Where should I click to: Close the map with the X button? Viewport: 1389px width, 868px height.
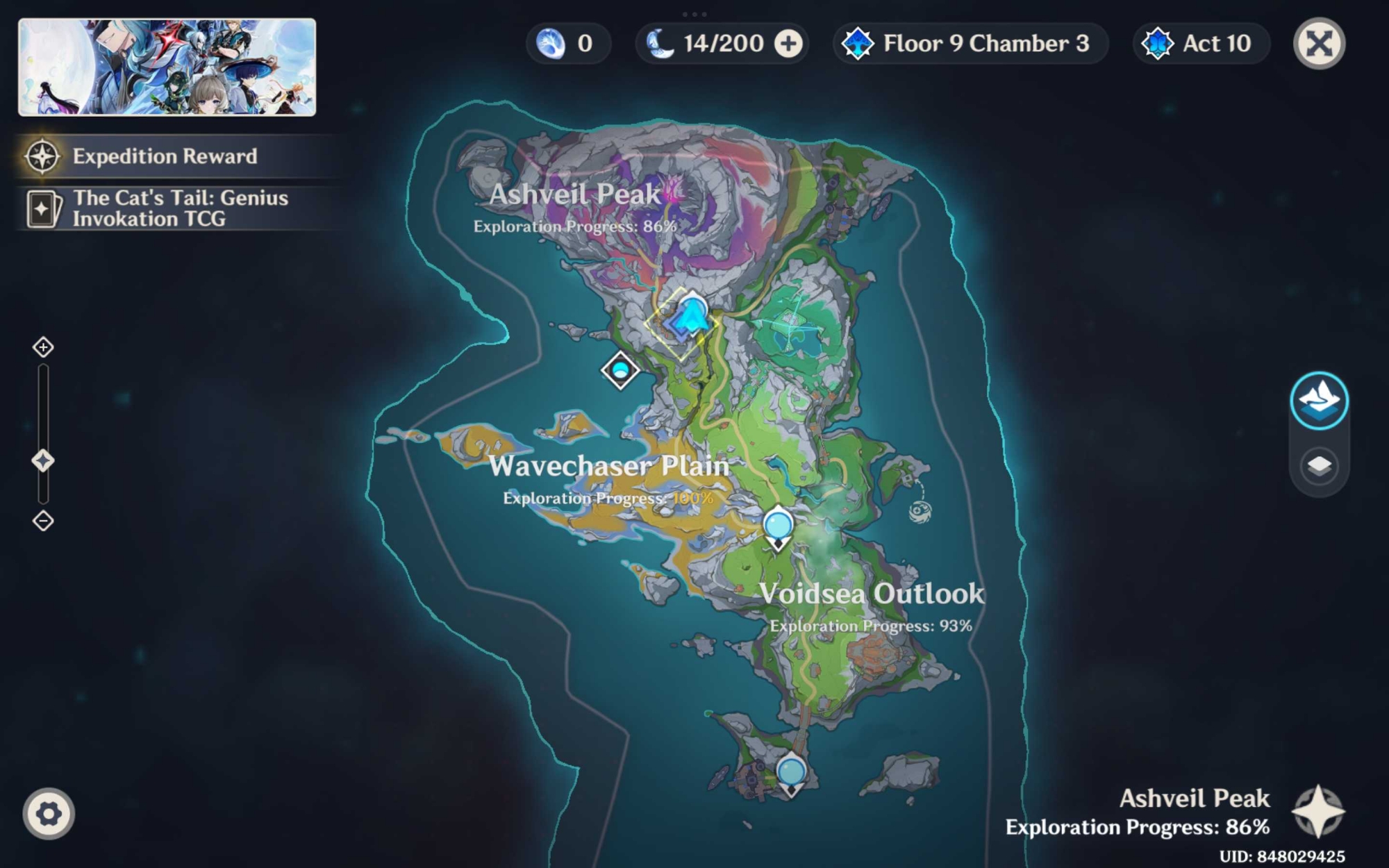pyautogui.click(x=1319, y=44)
